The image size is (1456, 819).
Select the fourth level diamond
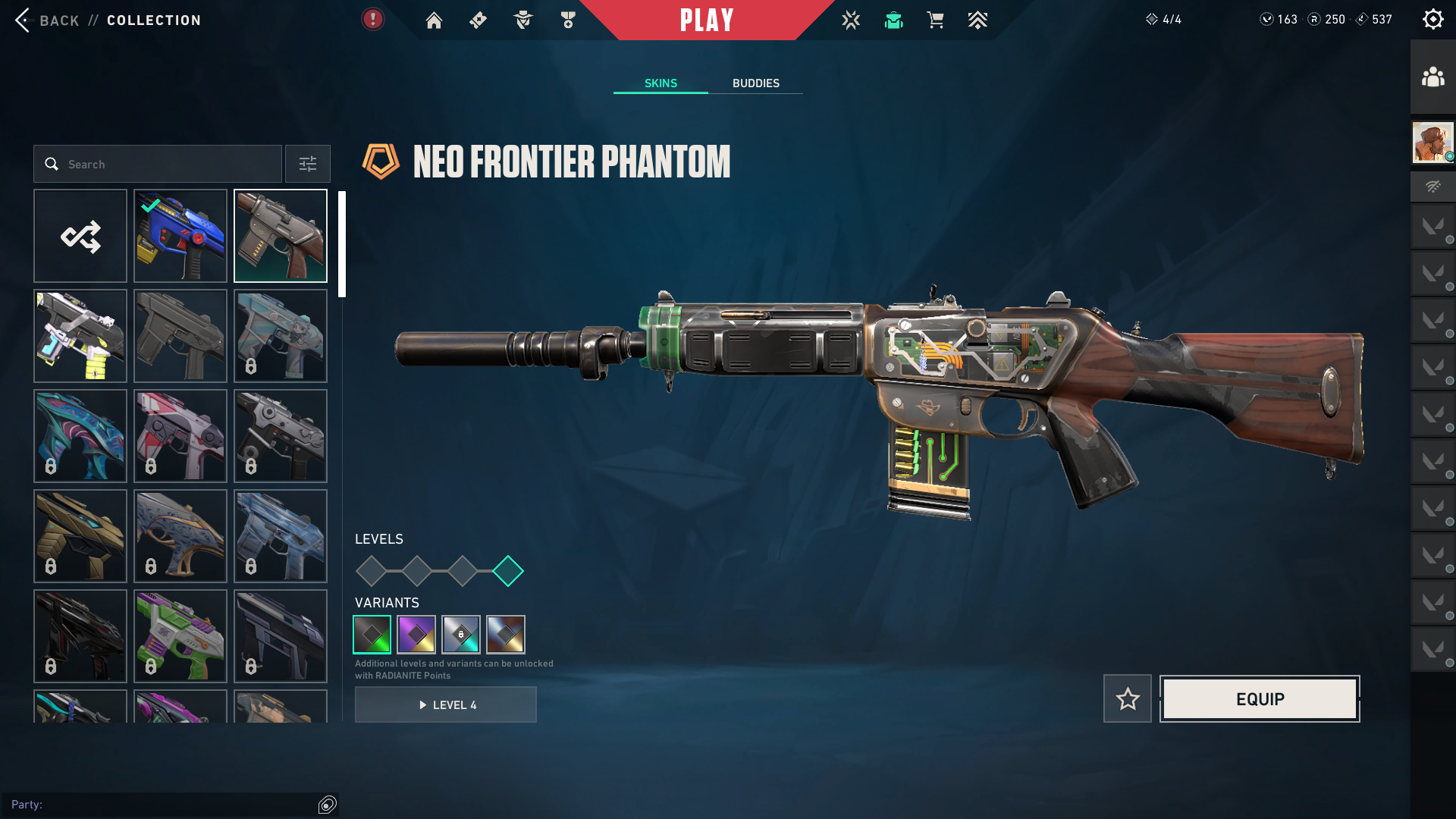pyautogui.click(x=508, y=571)
